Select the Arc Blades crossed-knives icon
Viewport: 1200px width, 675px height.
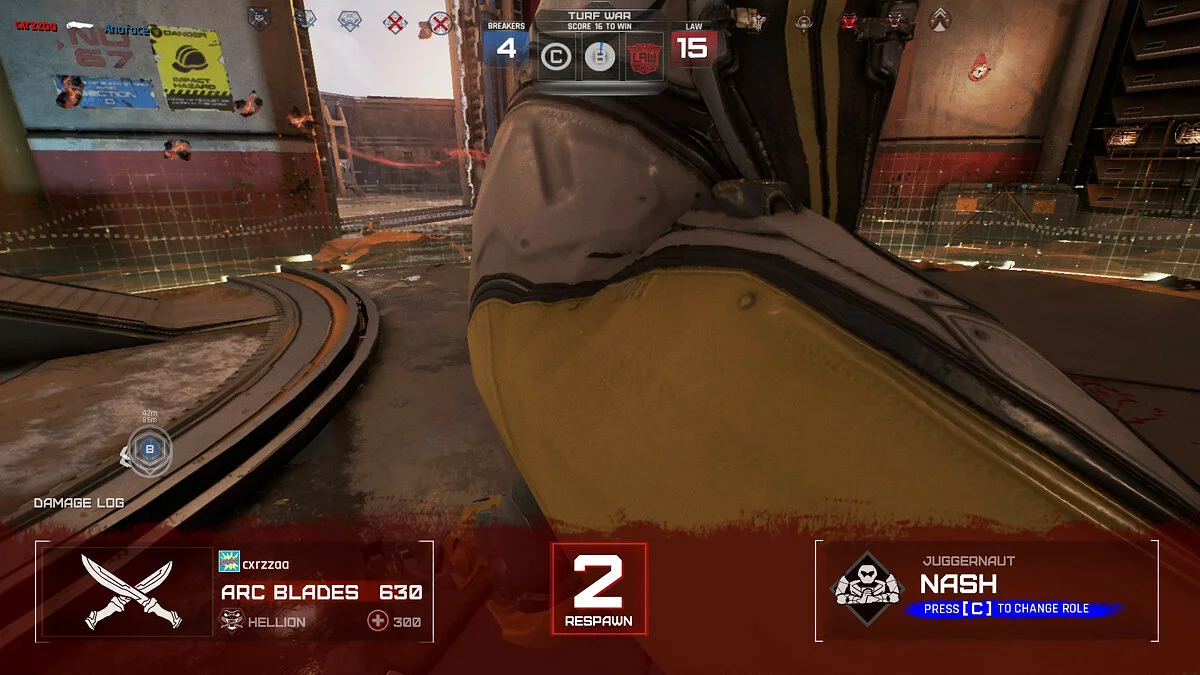[126, 593]
